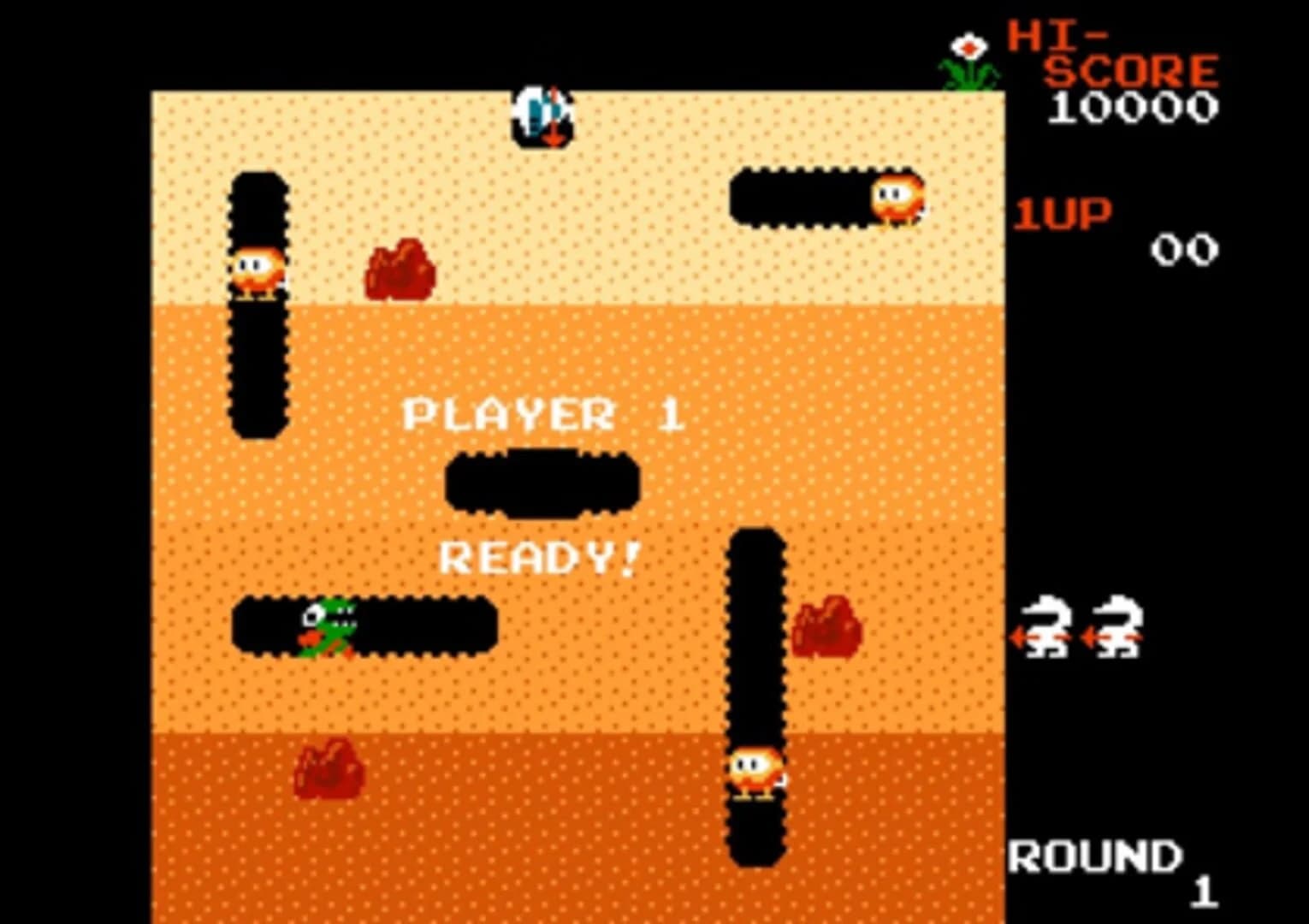Click the rock near the top-left tunnel
The height and width of the screenshot is (924, 1309).
click(401, 271)
